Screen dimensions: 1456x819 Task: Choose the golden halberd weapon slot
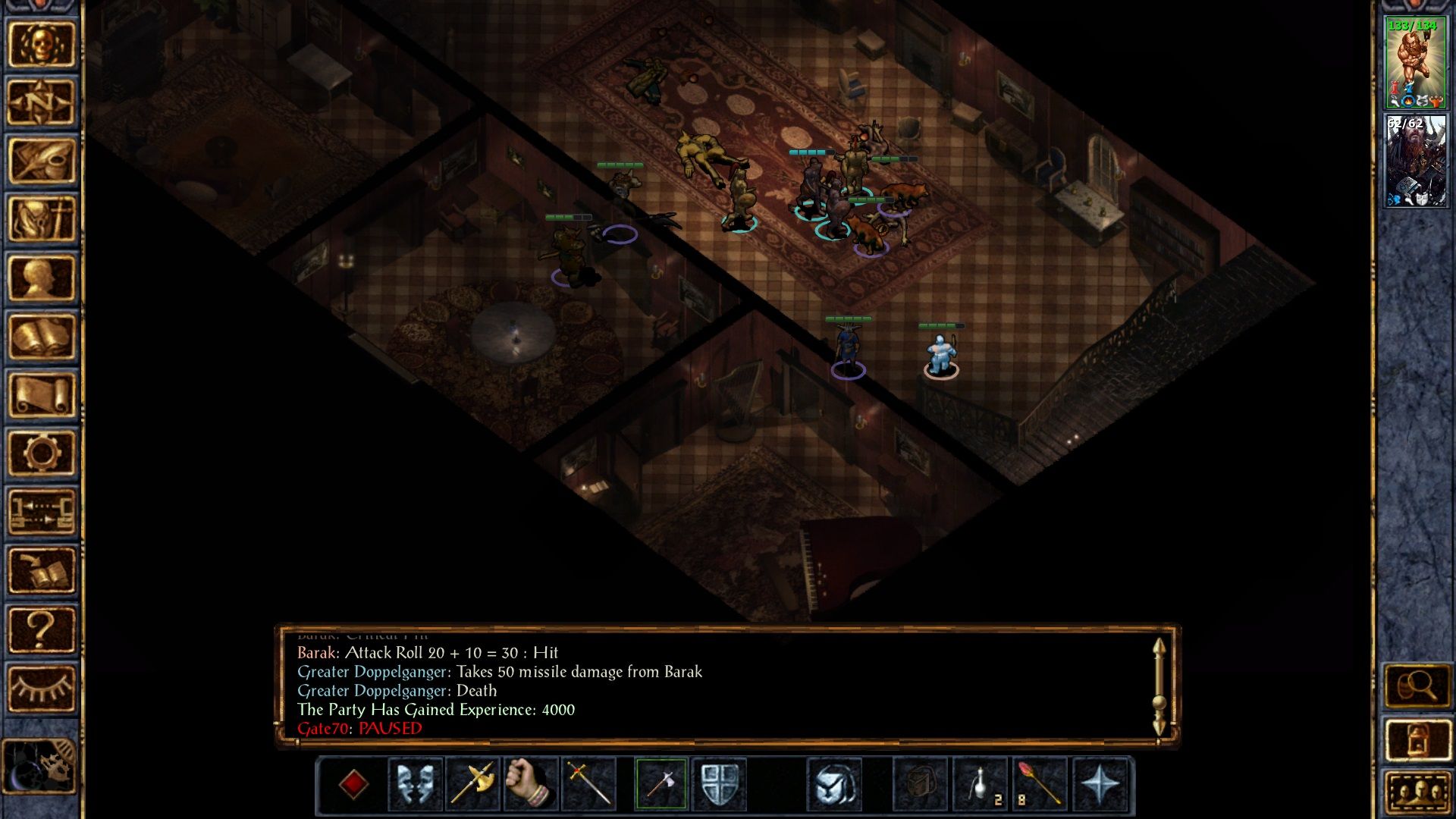pos(472,783)
